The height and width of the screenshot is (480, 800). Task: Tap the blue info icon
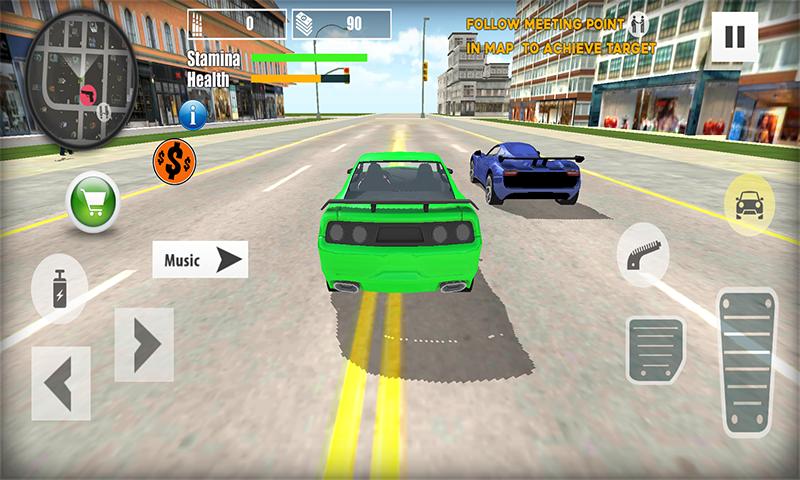point(193,115)
